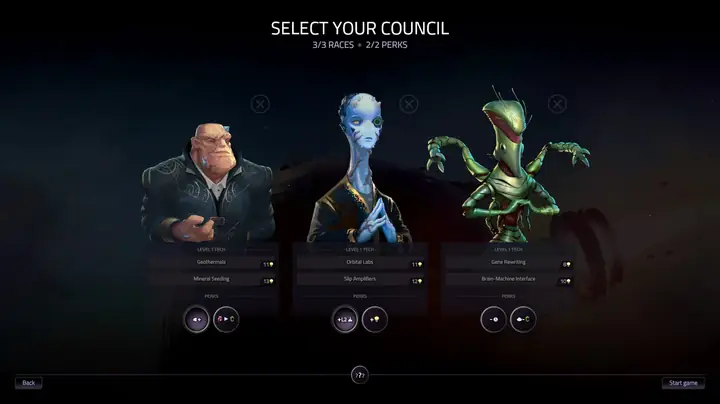Remove the green insectoid councilor
Image resolution: width=720 pixels, height=404 pixels.
pos(557,103)
